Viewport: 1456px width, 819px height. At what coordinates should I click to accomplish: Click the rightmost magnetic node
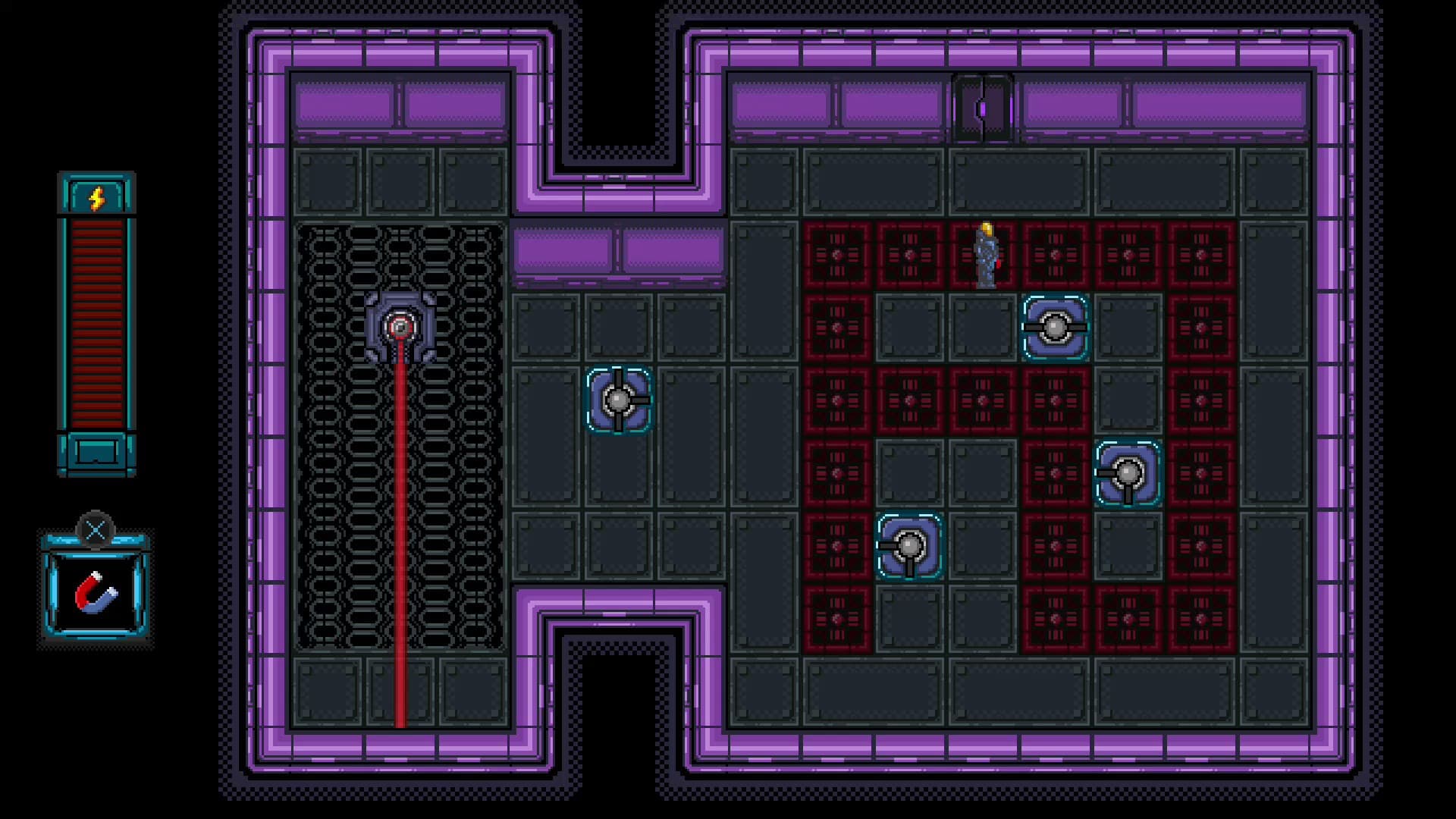[x=1128, y=472]
